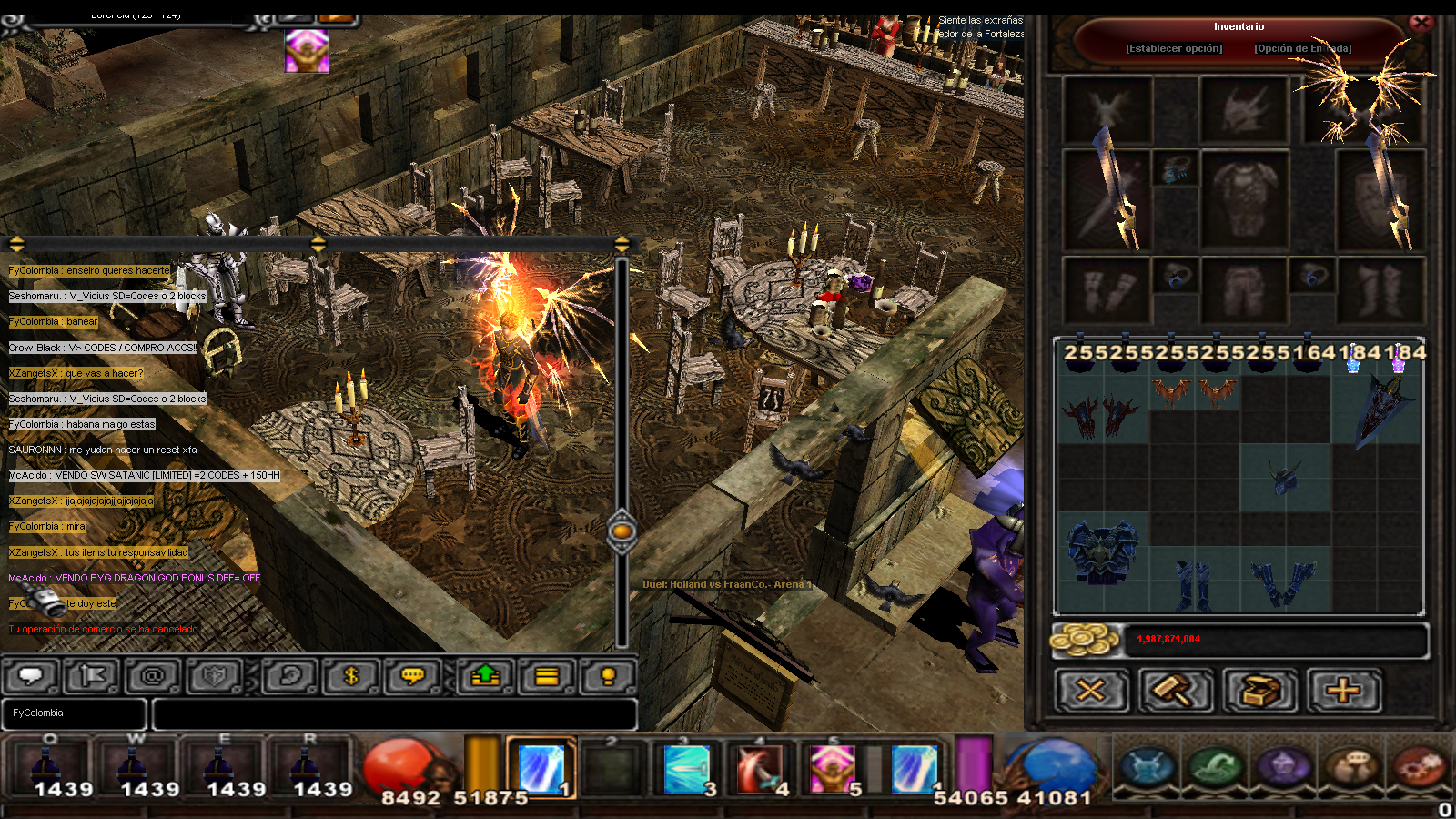Image resolution: width=1456 pixels, height=819 pixels.
Task: Close the Inventario window
Action: 1421,23
